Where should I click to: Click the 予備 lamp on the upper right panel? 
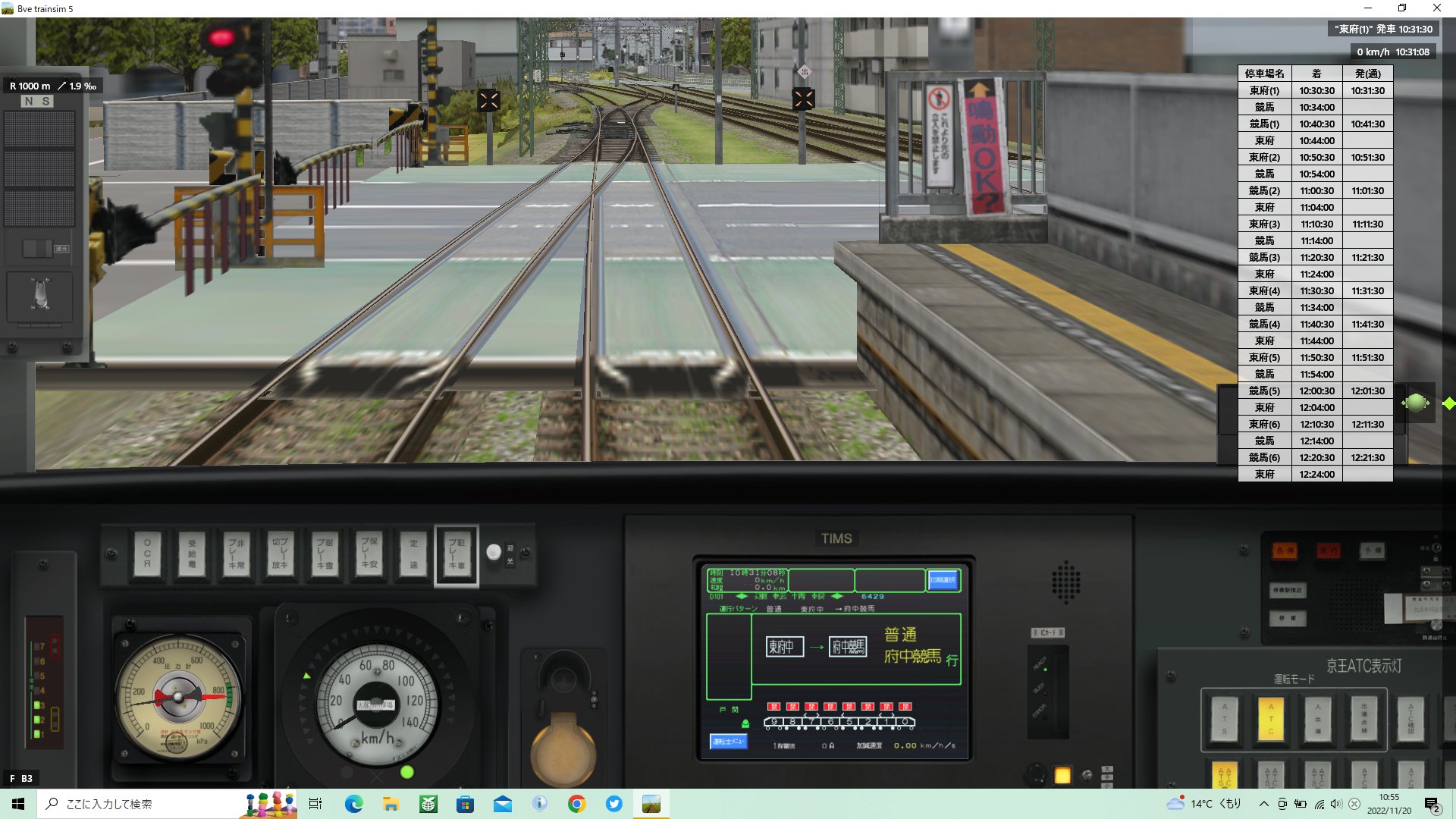pyautogui.click(x=1372, y=551)
